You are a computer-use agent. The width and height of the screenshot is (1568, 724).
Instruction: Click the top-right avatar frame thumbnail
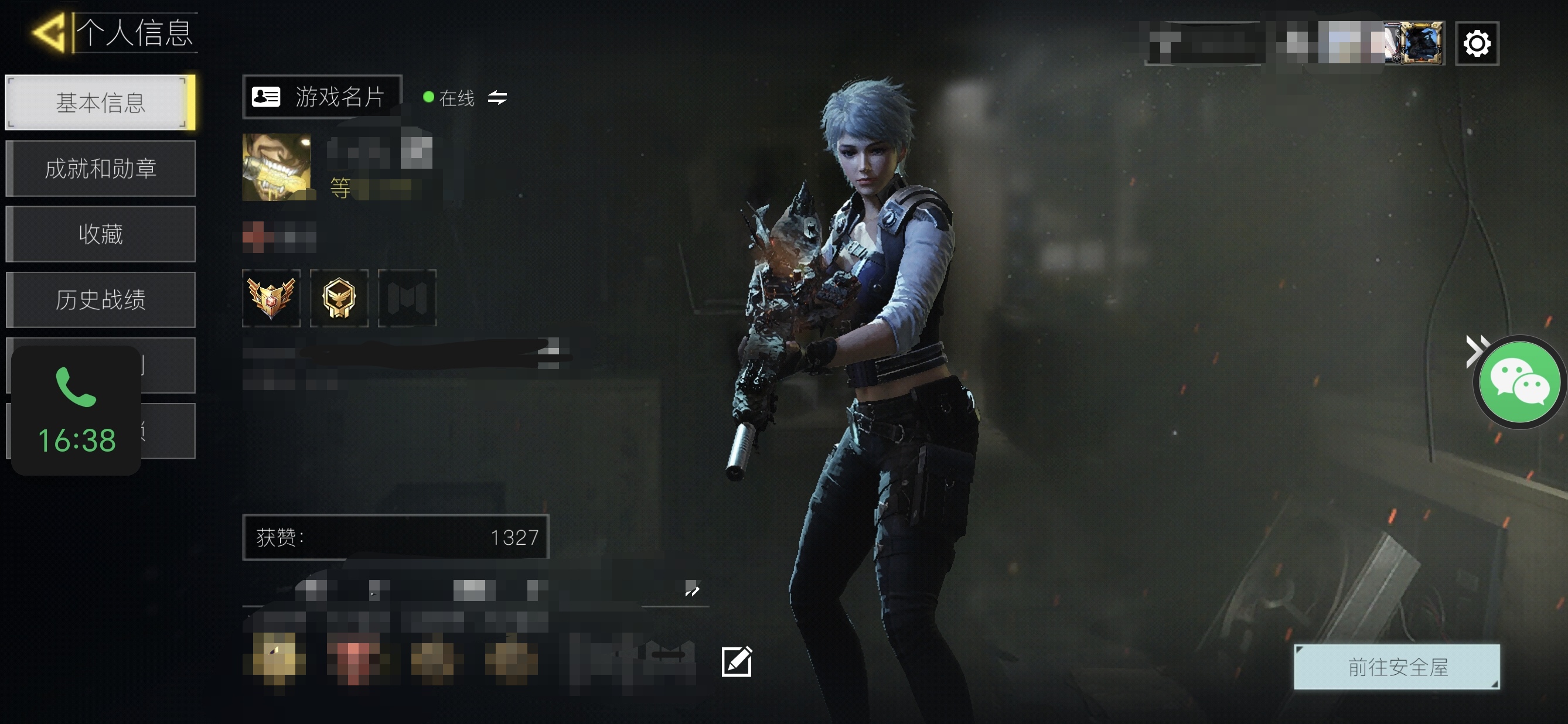pyautogui.click(x=1421, y=43)
